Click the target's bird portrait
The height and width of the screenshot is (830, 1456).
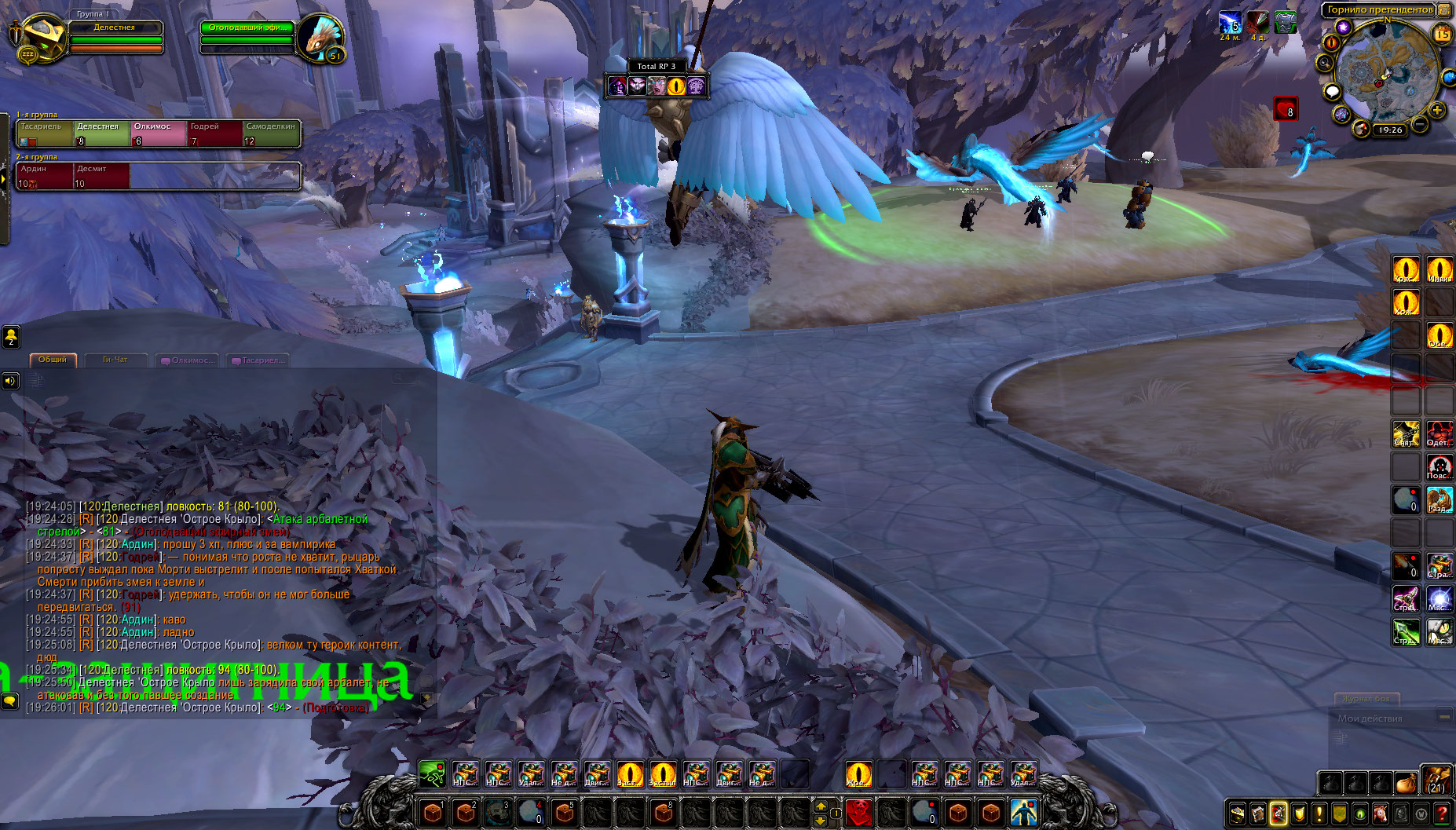coord(320,37)
